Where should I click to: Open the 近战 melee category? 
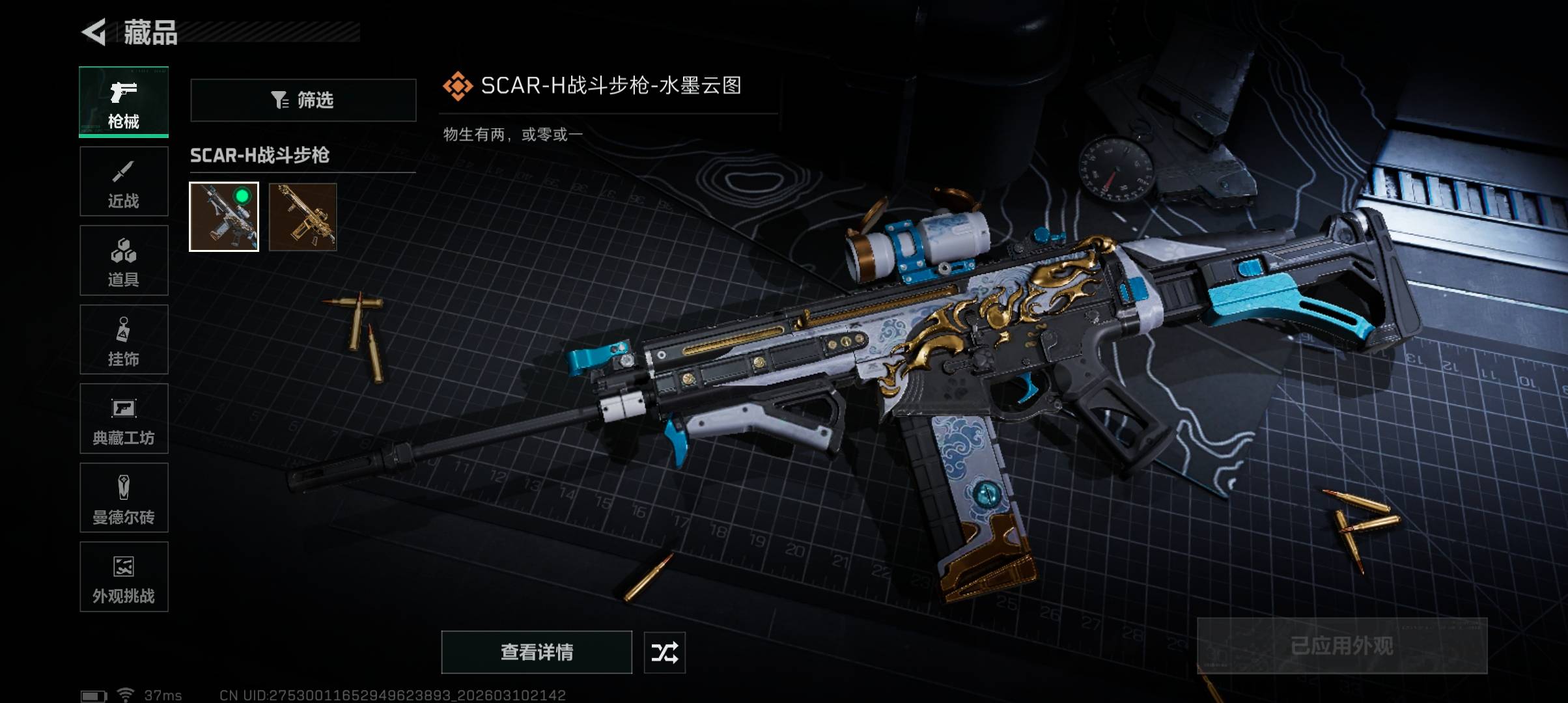point(124,182)
